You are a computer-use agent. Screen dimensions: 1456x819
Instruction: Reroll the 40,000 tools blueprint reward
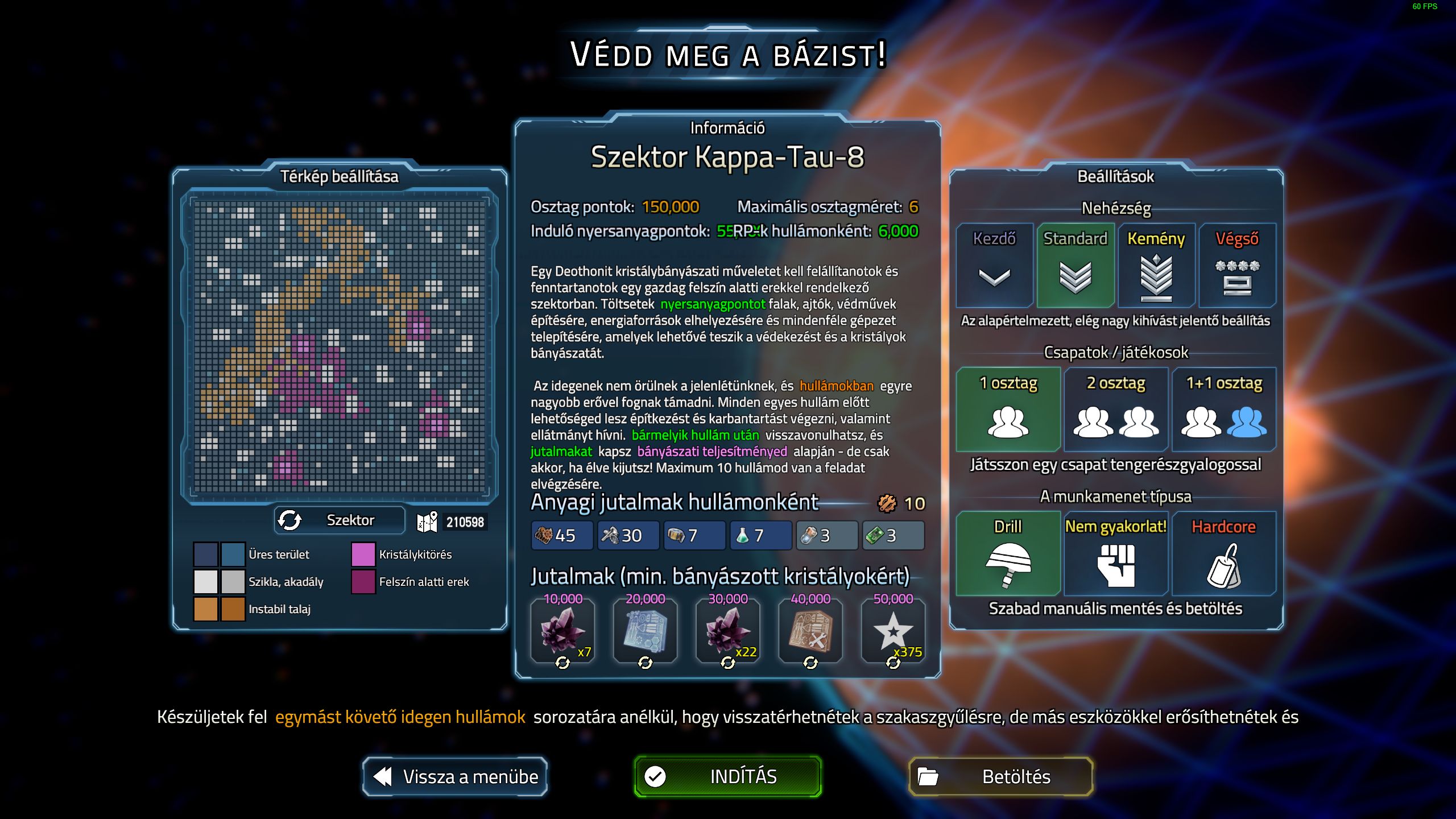click(810, 663)
